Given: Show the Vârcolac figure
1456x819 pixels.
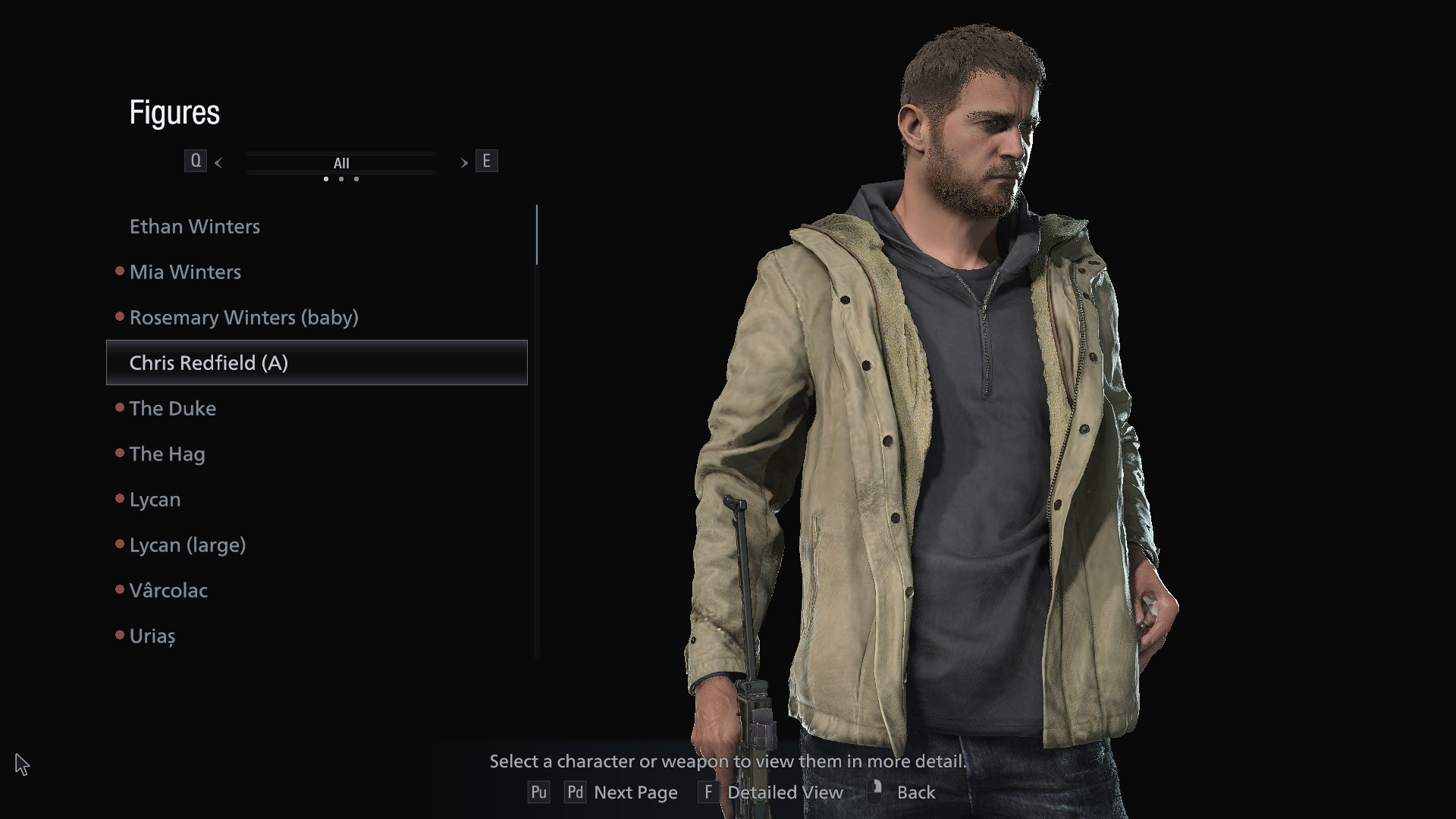Looking at the screenshot, I should [x=168, y=591].
